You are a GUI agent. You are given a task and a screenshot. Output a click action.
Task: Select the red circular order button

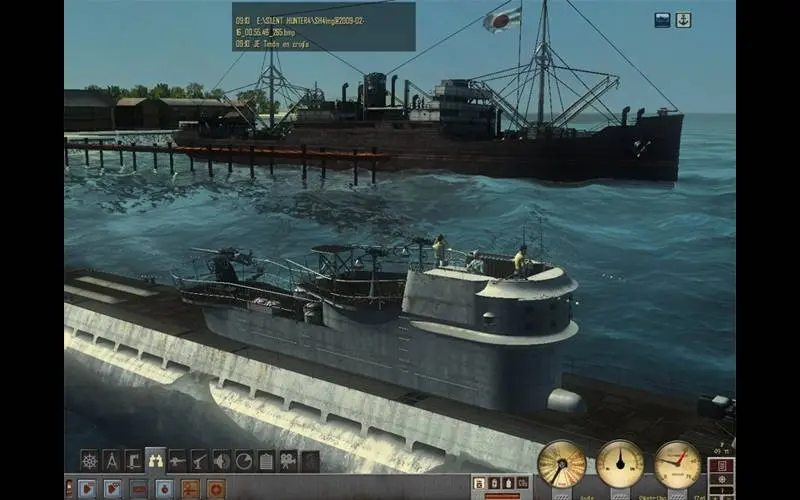coord(215,488)
